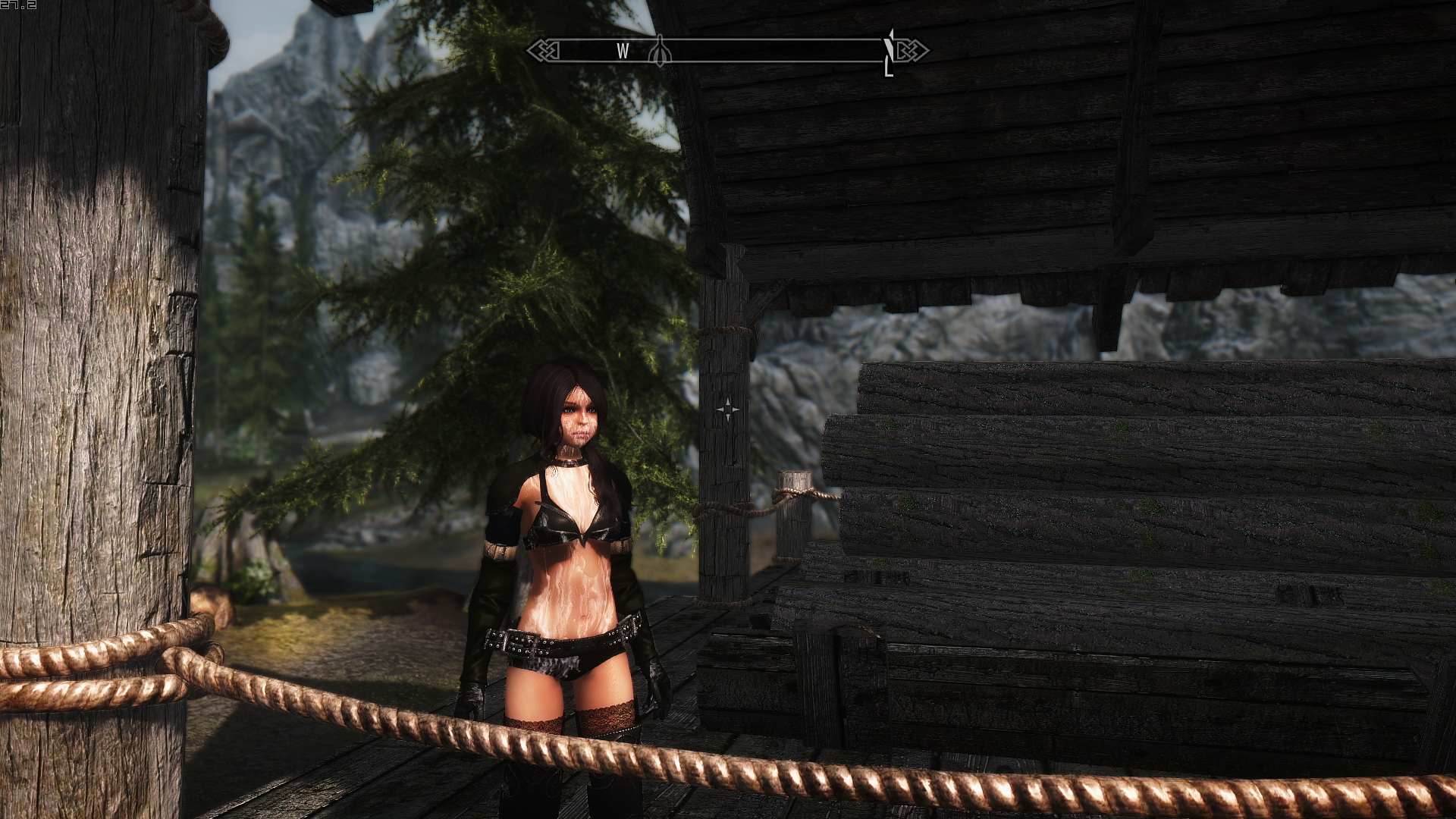1456x819 pixels.
Task: Click the compass bar's West heading letter
Action: click(623, 51)
